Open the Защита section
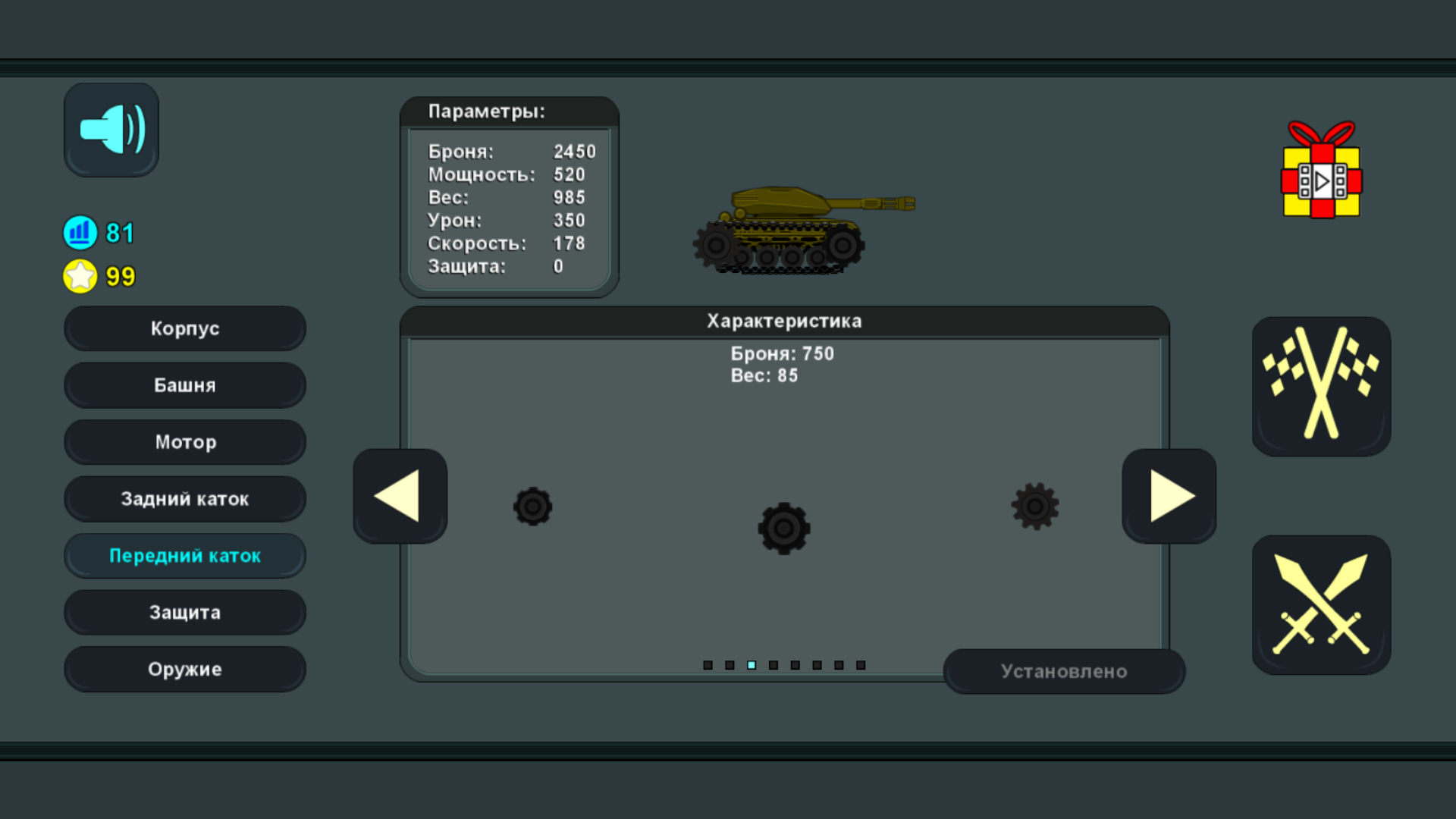The height and width of the screenshot is (819, 1456). coord(184,612)
